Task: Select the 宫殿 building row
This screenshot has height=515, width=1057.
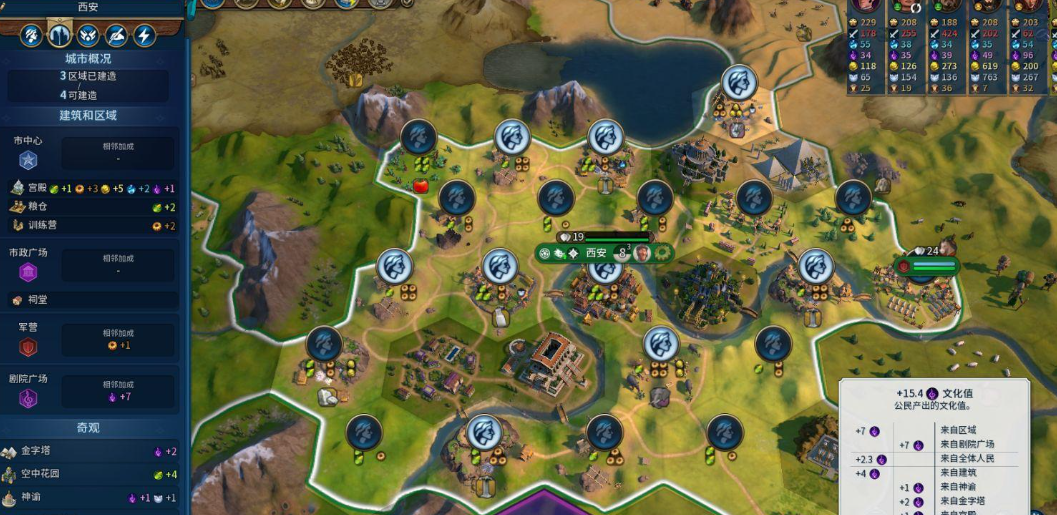Action: [90, 188]
